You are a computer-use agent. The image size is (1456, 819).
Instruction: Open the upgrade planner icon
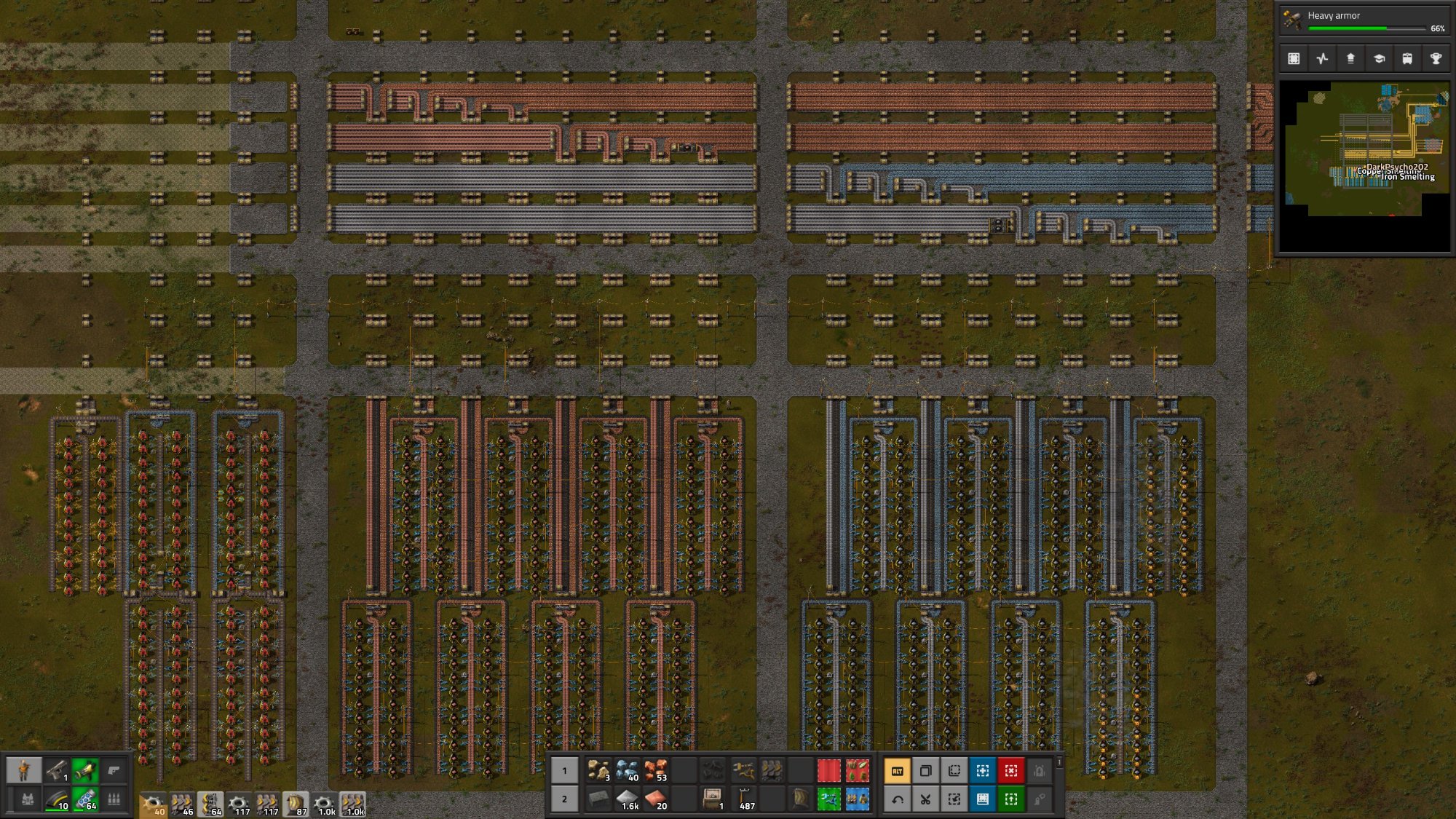(1011, 799)
